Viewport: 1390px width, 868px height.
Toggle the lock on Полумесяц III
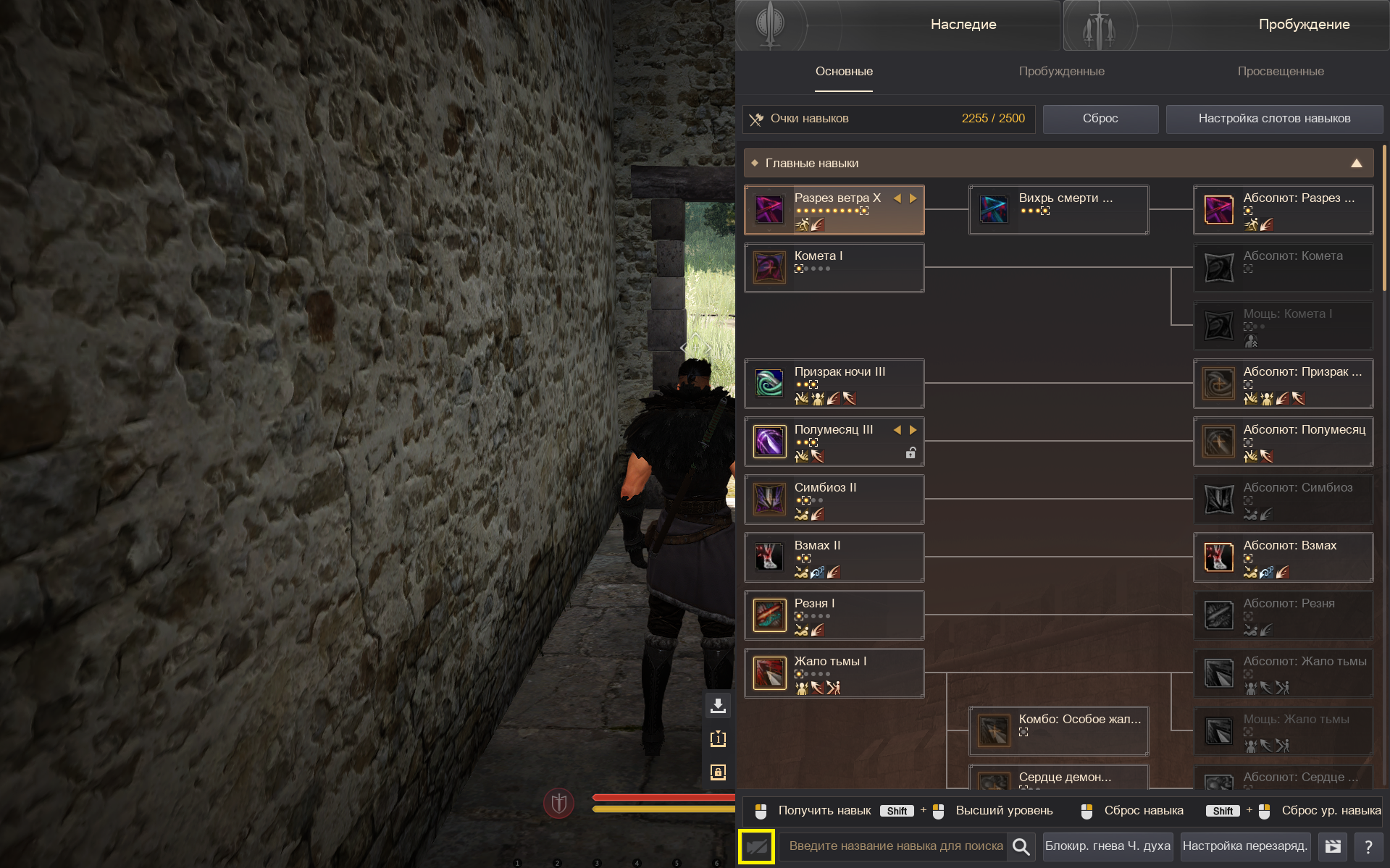click(x=910, y=453)
